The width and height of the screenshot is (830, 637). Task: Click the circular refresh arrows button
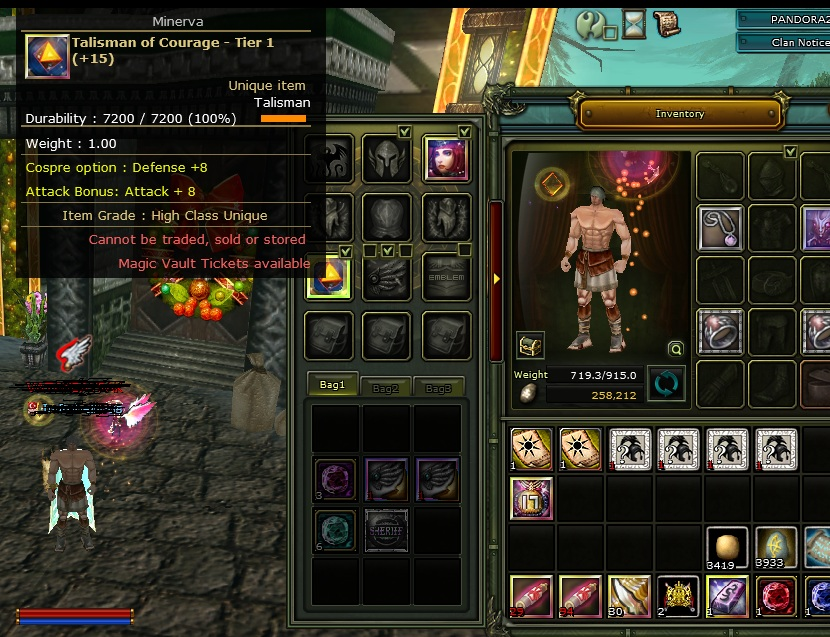(x=665, y=384)
